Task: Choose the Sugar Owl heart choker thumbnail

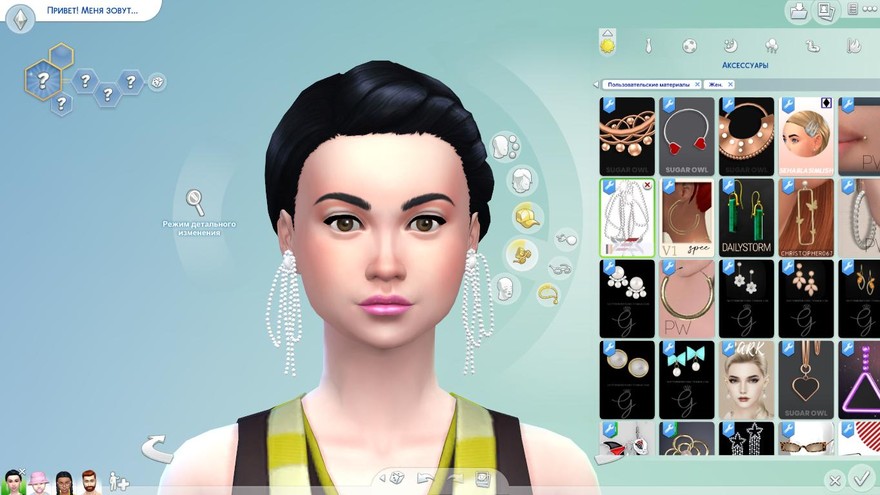Action: (686, 135)
